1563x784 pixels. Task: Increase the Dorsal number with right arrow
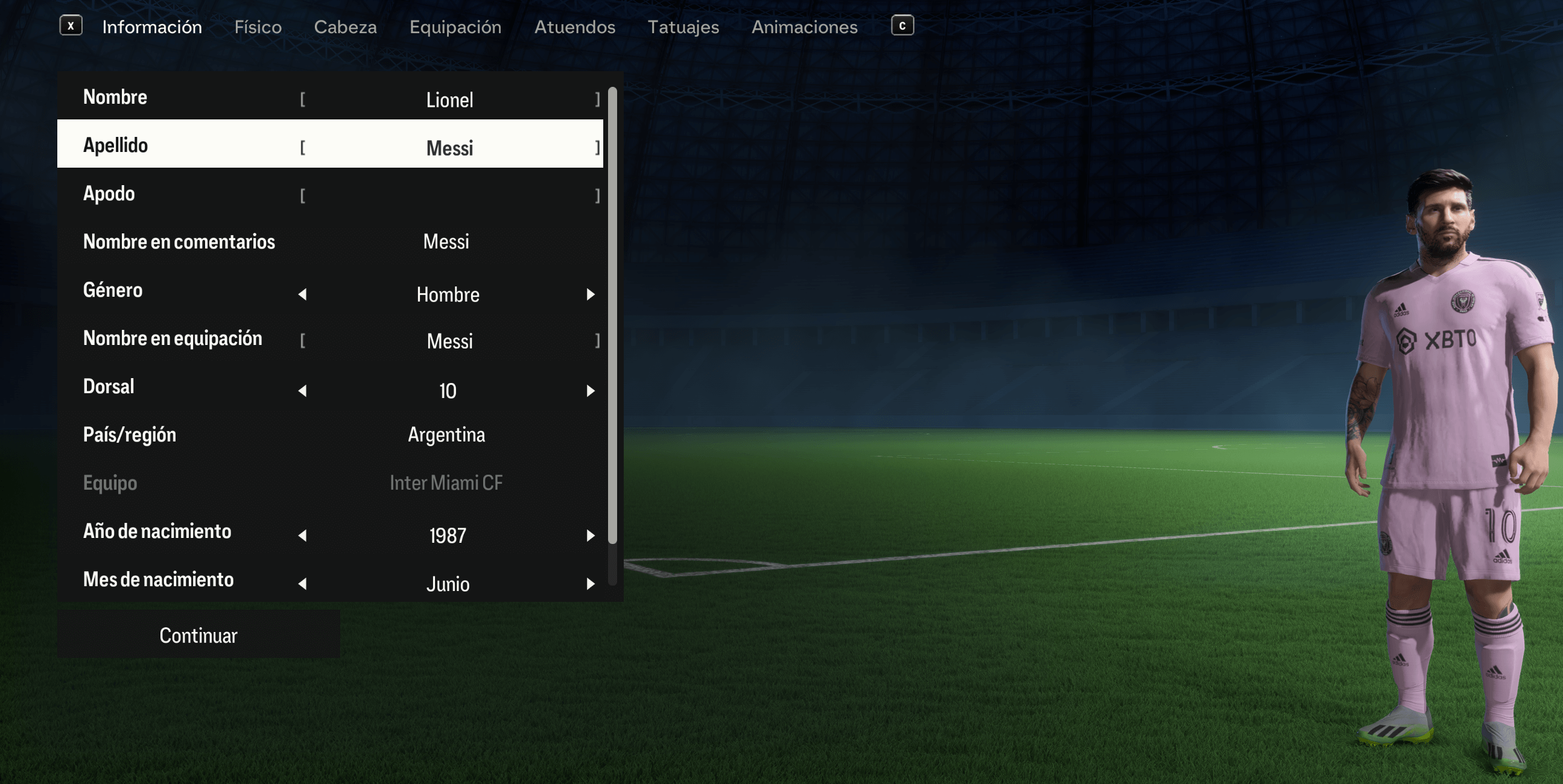(x=591, y=391)
